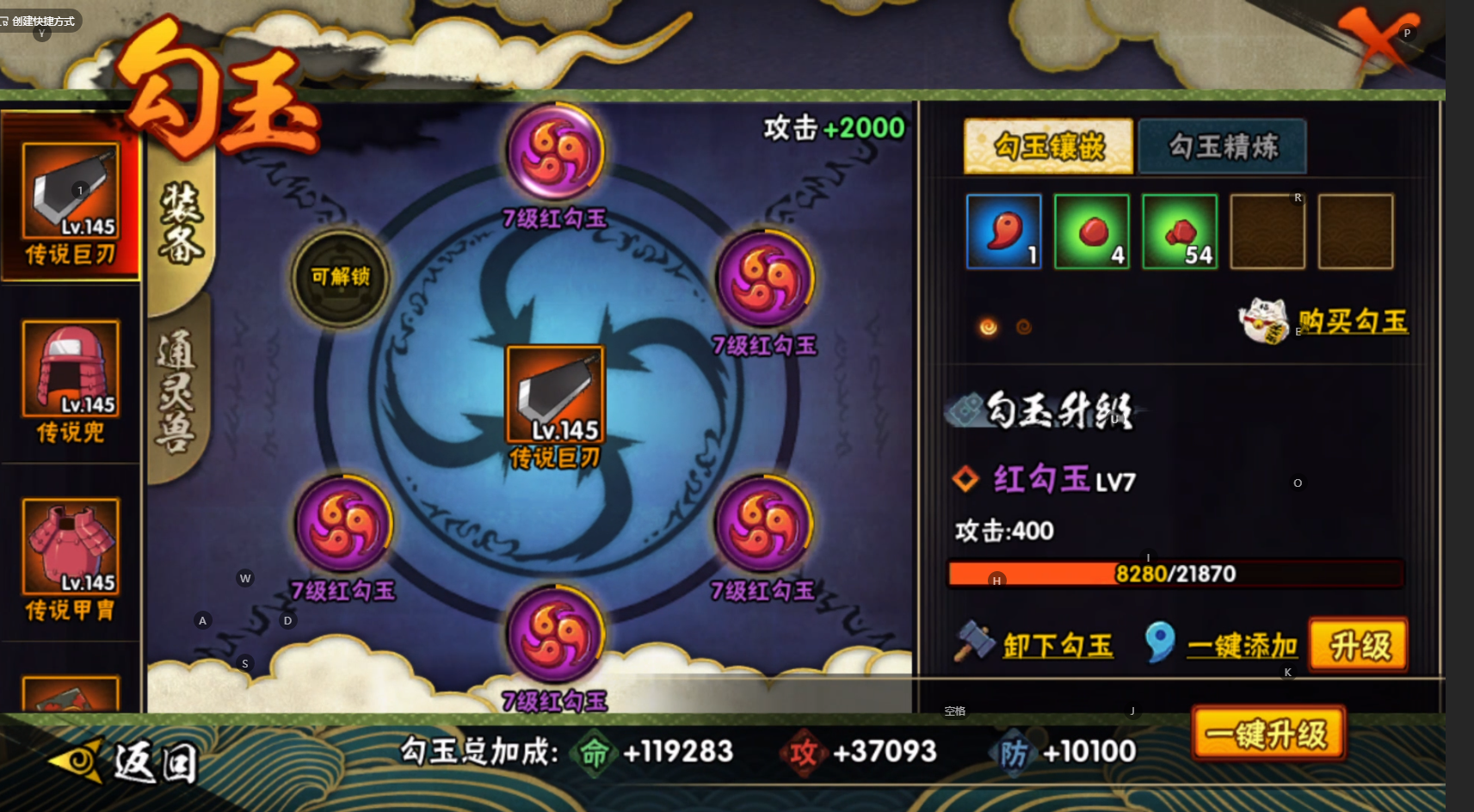The height and width of the screenshot is (812, 1474).
Task: Switch to the 勾玉精炼 tab
Action: [1222, 146]
